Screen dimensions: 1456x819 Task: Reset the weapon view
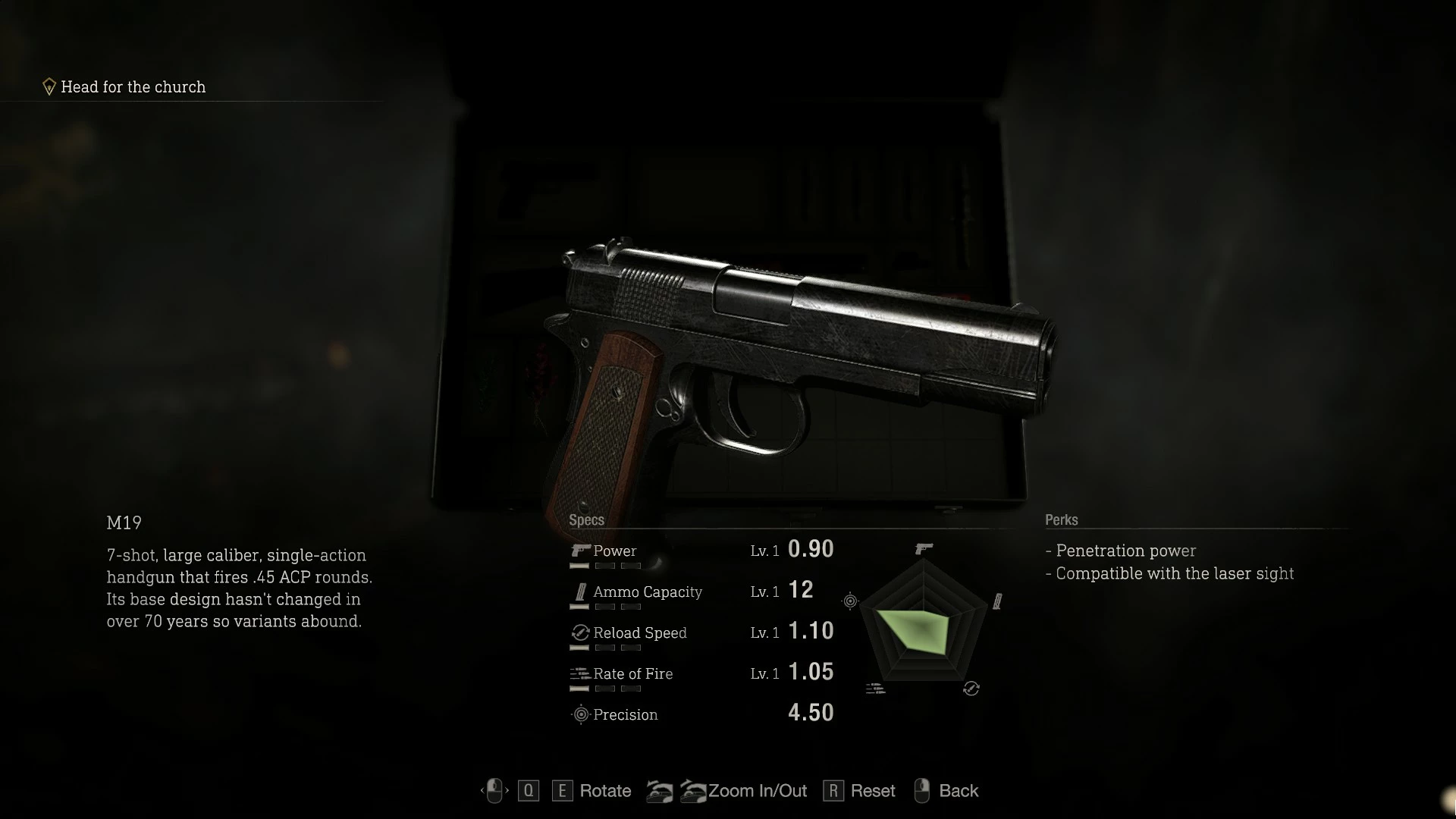pos(872,791)
